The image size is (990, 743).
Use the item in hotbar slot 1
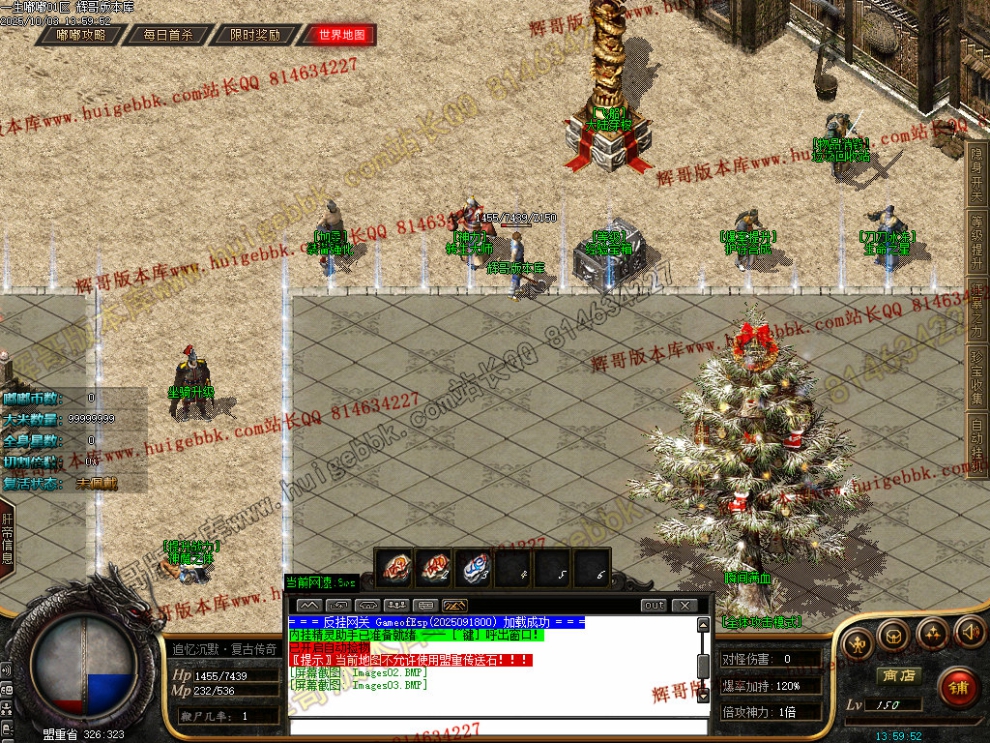[x=396, y=567]
